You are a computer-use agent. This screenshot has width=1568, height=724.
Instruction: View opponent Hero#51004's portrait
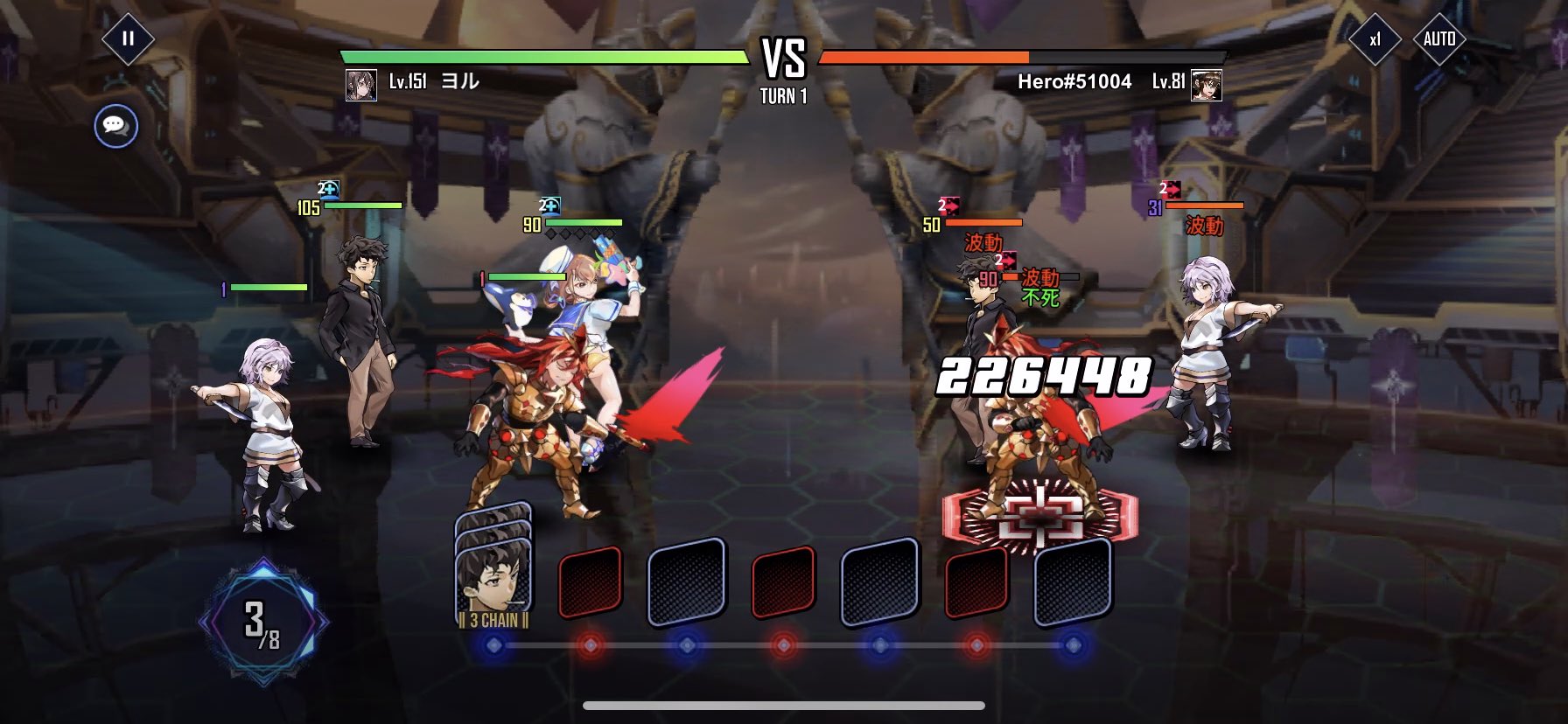click(x=1207, y=85)
